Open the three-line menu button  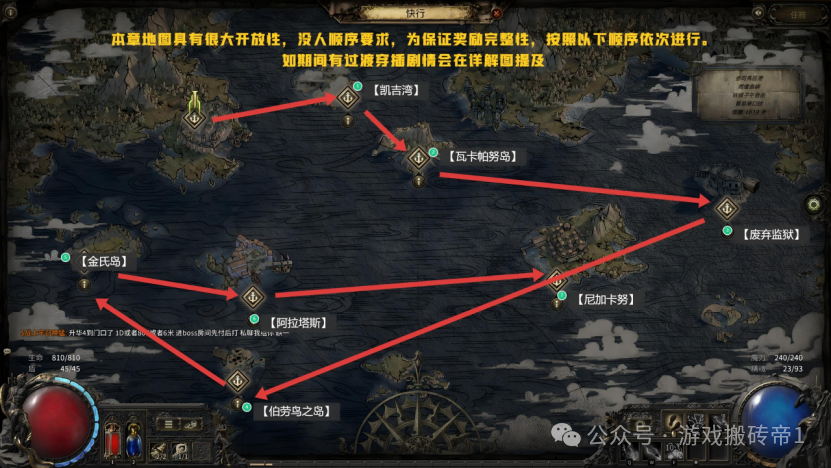click(x=168, y=425)
